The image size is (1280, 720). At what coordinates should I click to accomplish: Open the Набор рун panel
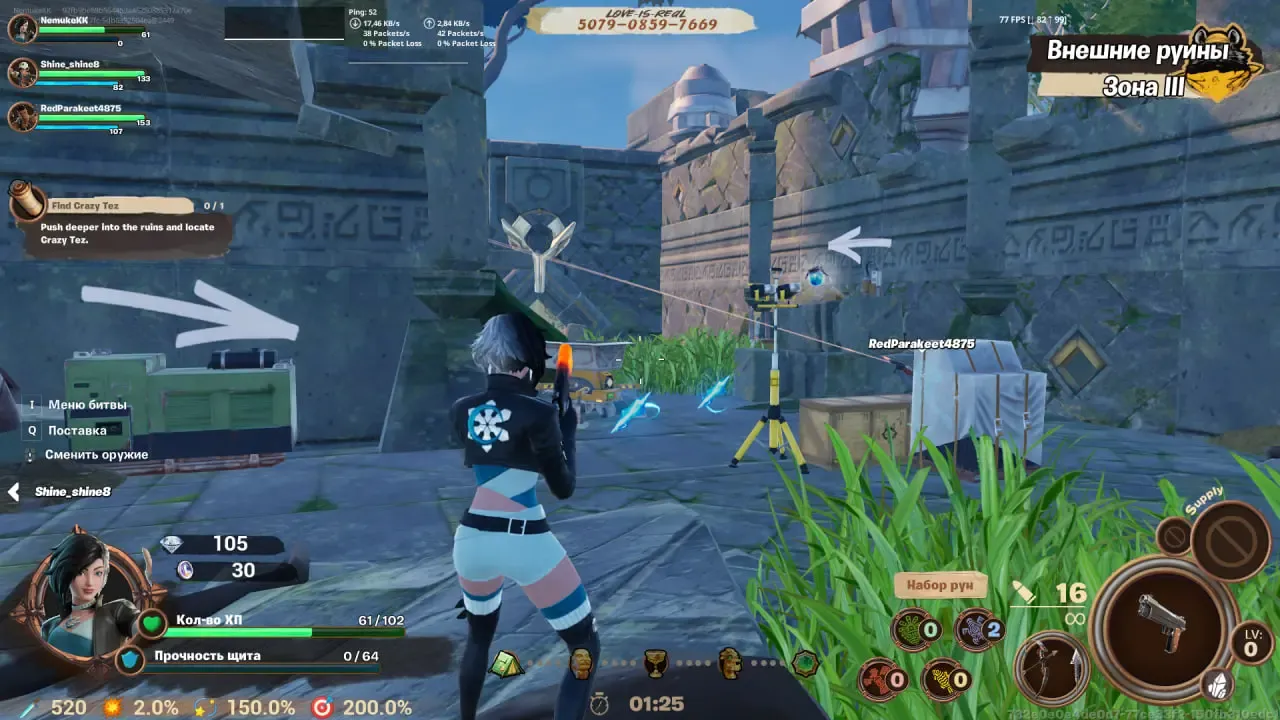coord(940,586)
